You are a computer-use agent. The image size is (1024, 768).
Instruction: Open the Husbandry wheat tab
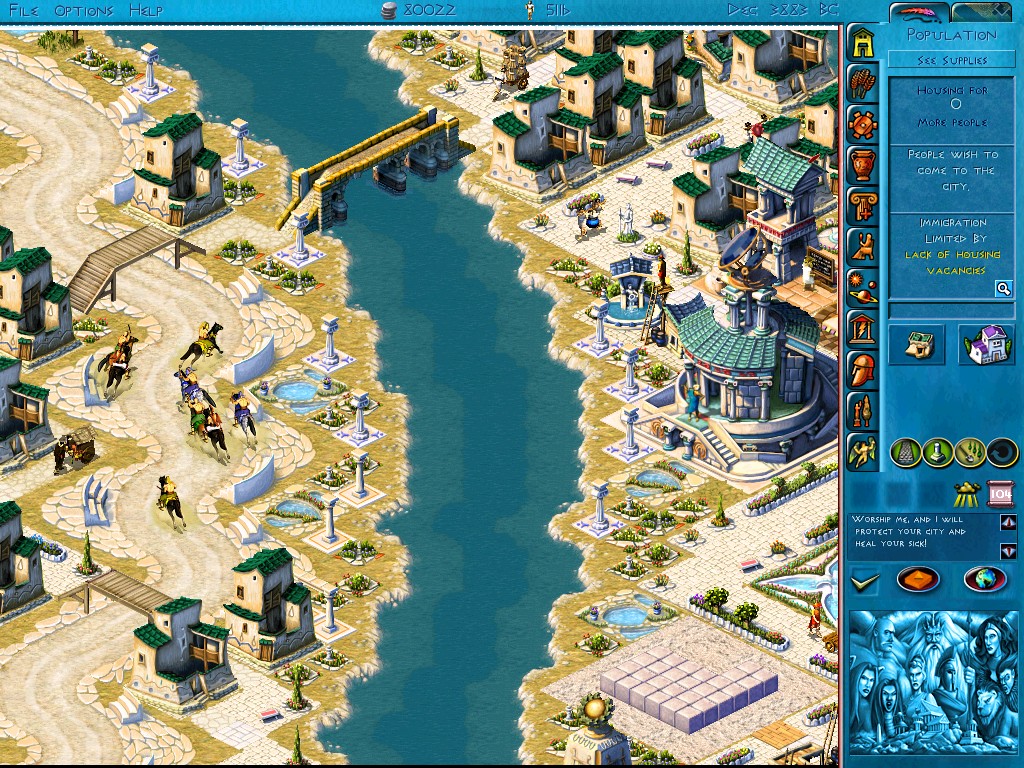click(862, 83)
